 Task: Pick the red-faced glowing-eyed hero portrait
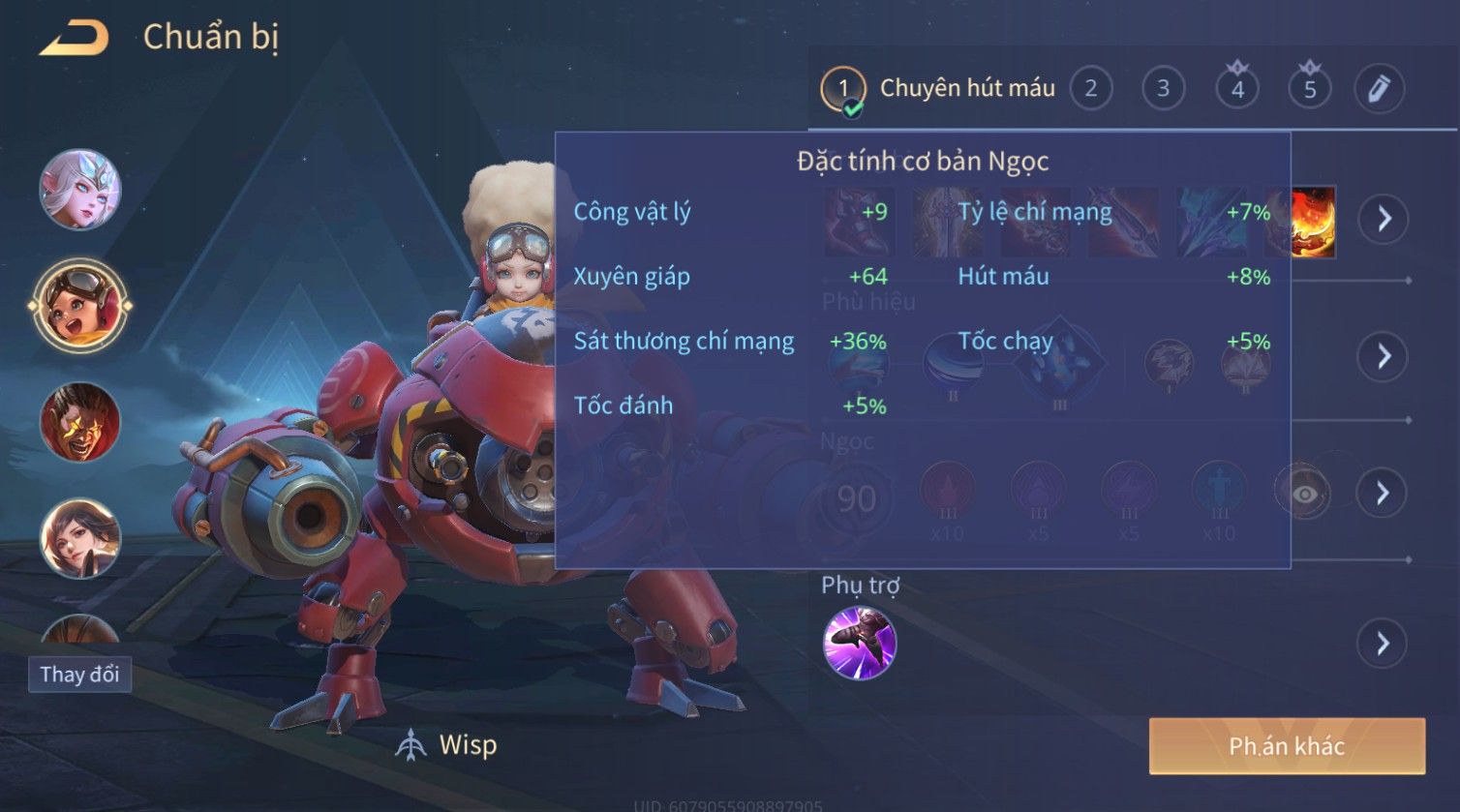point(80,422)
